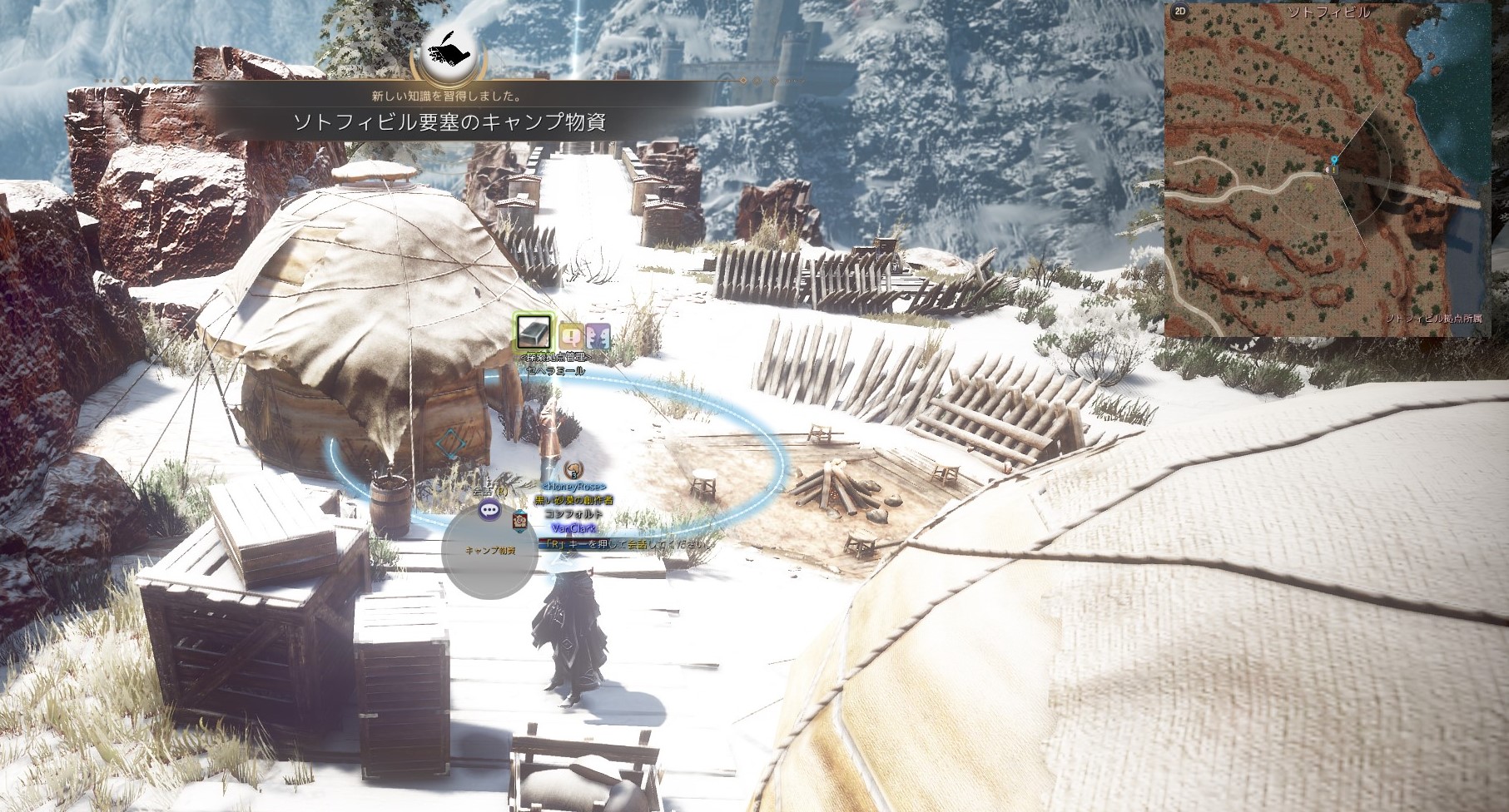Toggle the minimap 2D view button
The image size is (1509, 812).
point(1179,12)
